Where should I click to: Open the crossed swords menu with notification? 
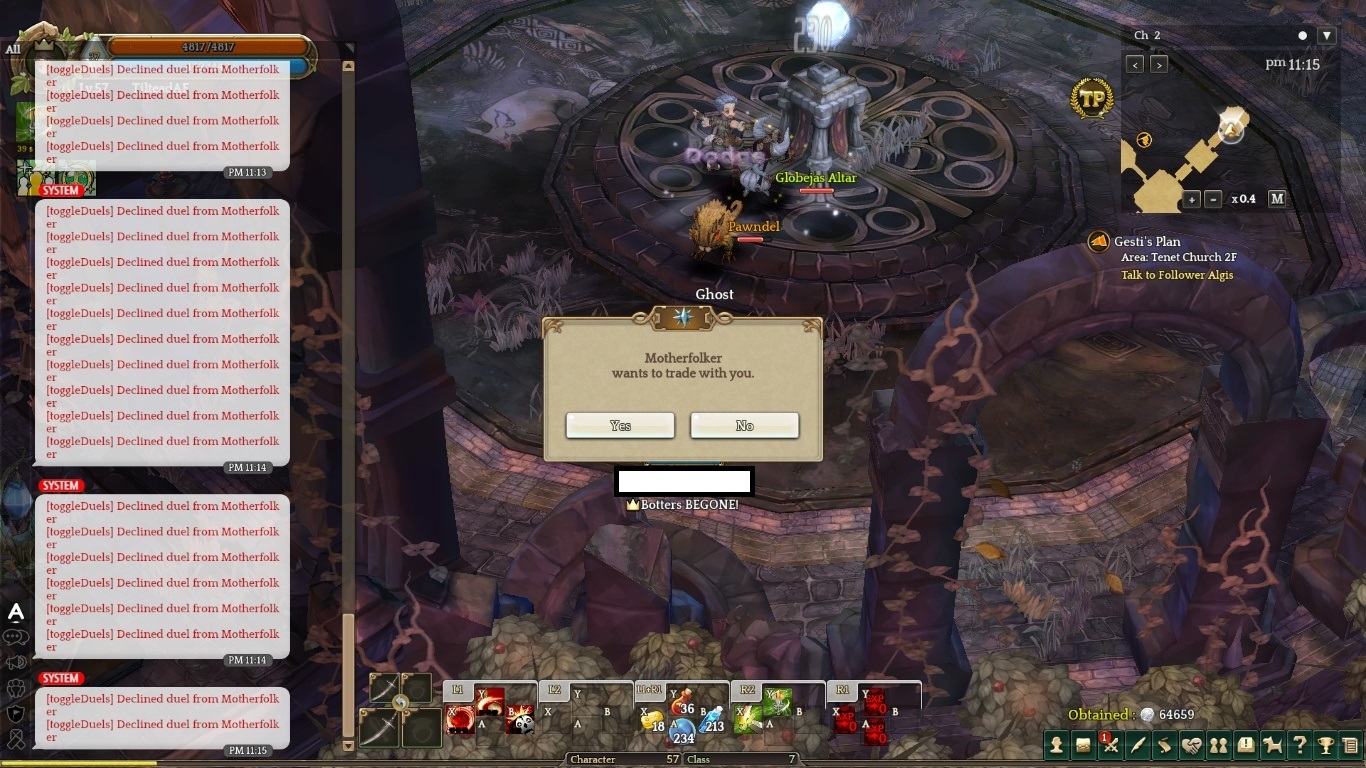click(x=1110, y=745)
